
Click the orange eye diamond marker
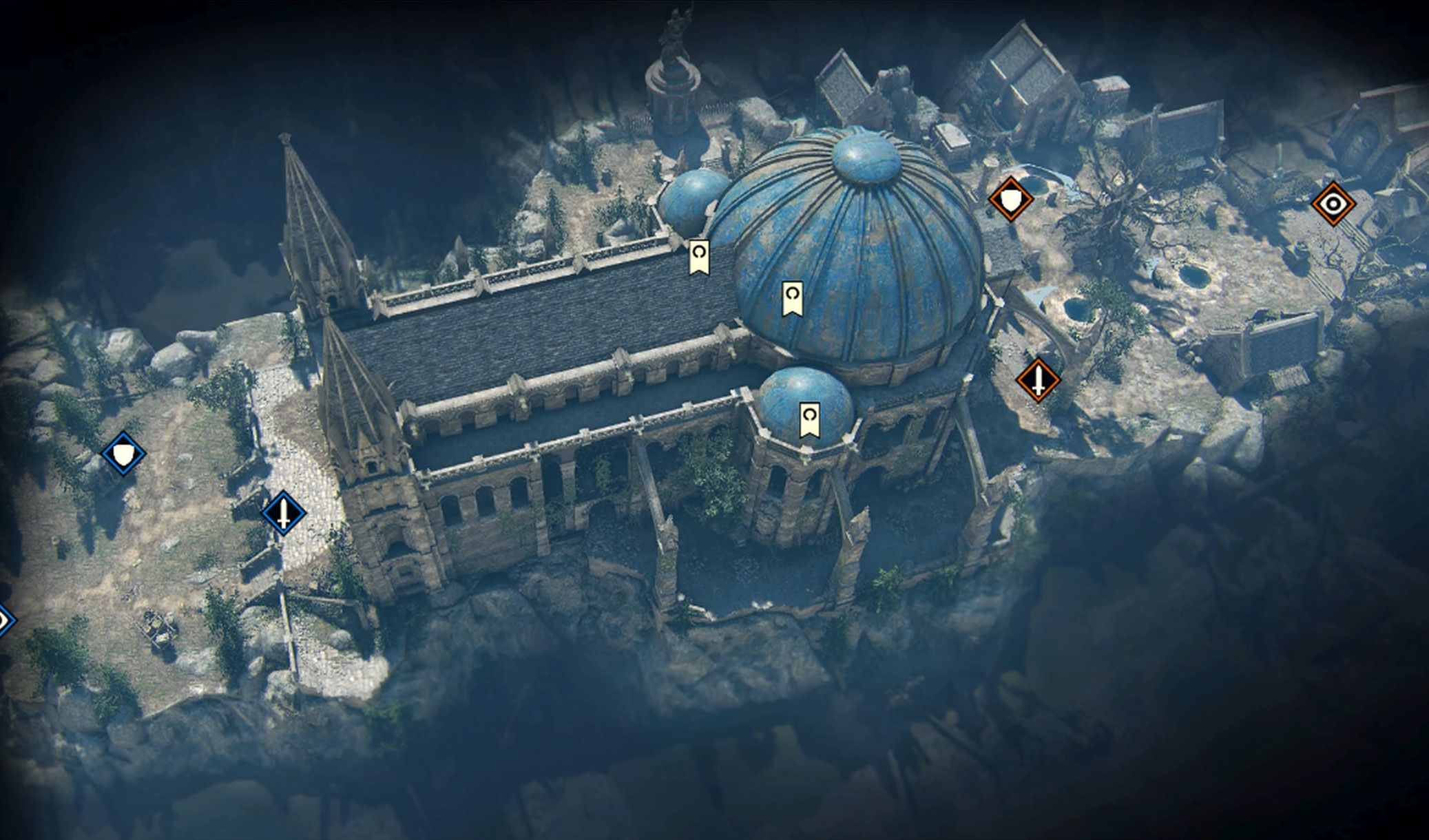click(x=1333, y=204)
